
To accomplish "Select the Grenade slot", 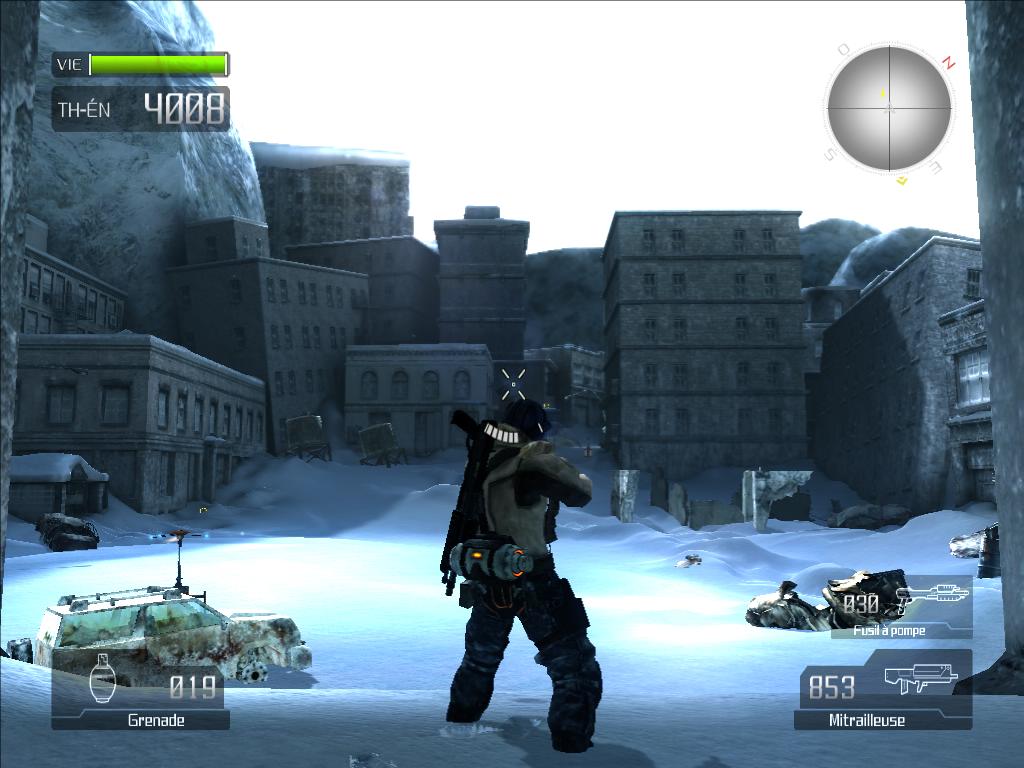I will pos(141,692).
